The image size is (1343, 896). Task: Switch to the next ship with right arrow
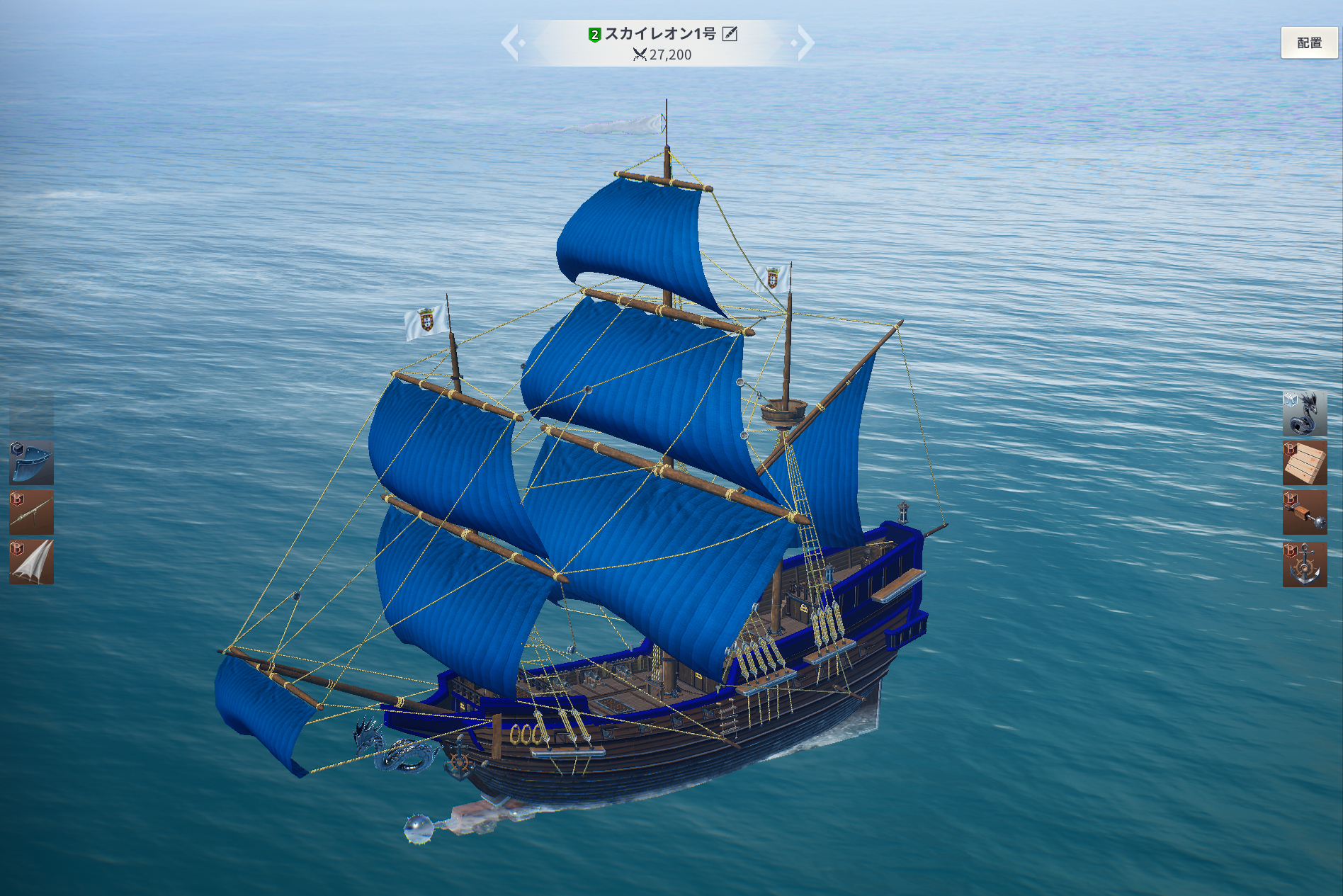tap(805, 42)
